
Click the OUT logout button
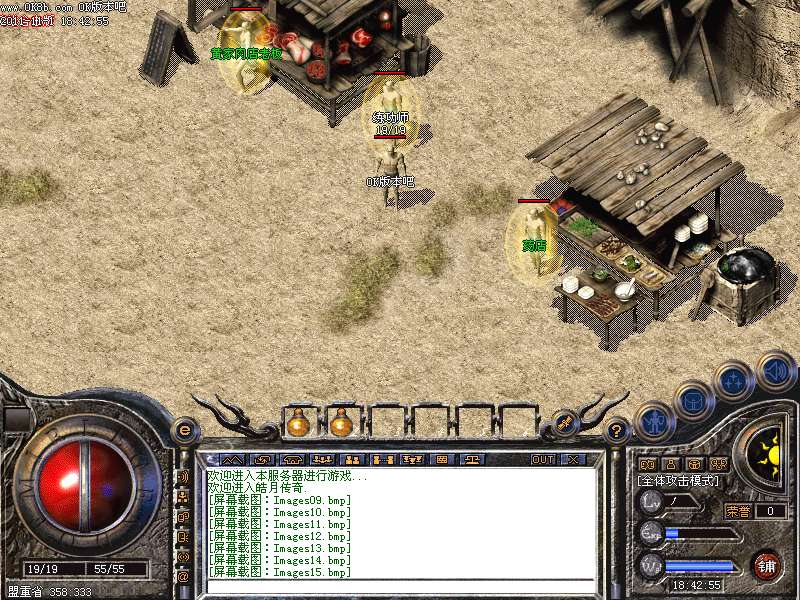pos(542,459)
